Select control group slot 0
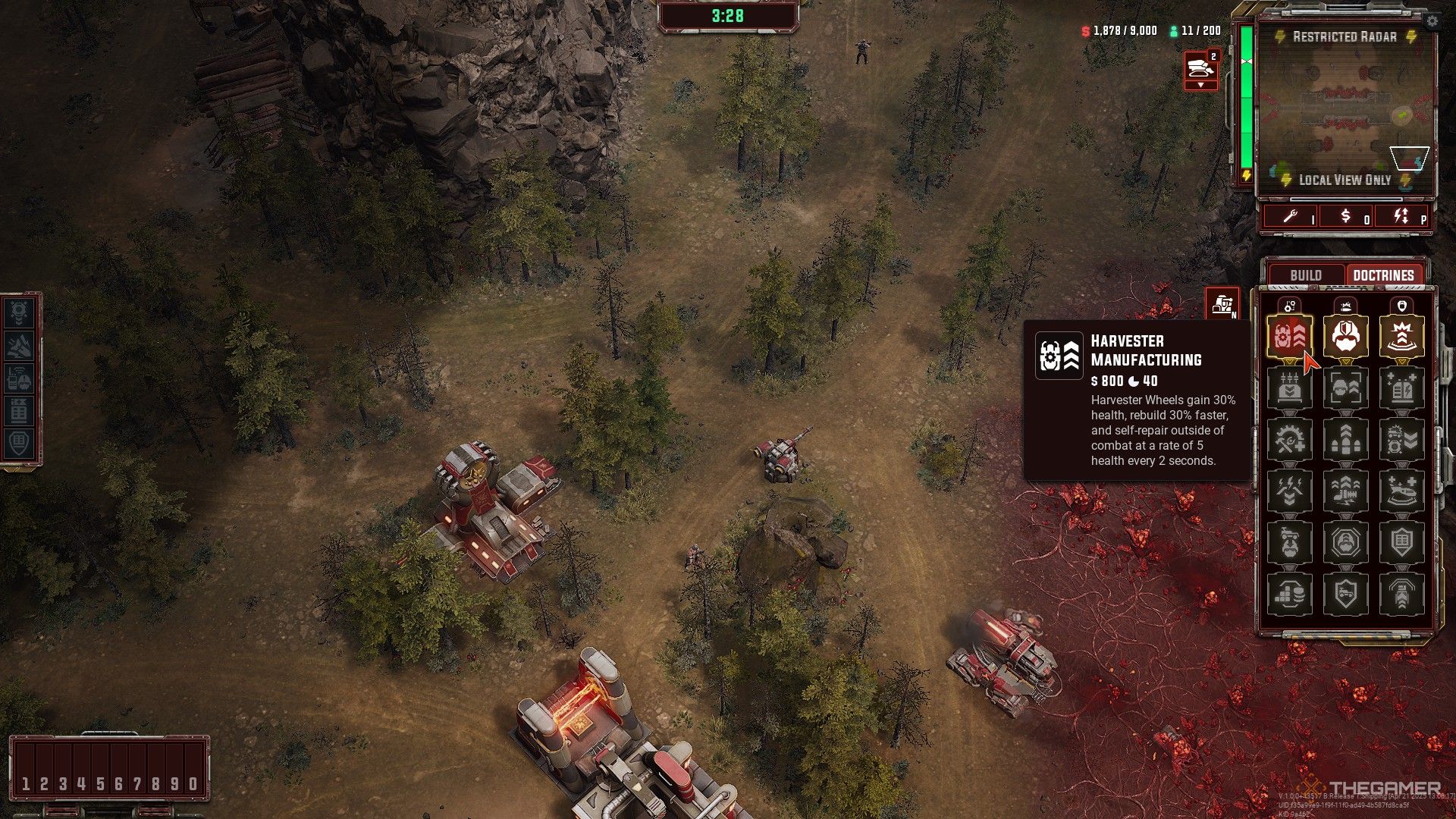 193,783
